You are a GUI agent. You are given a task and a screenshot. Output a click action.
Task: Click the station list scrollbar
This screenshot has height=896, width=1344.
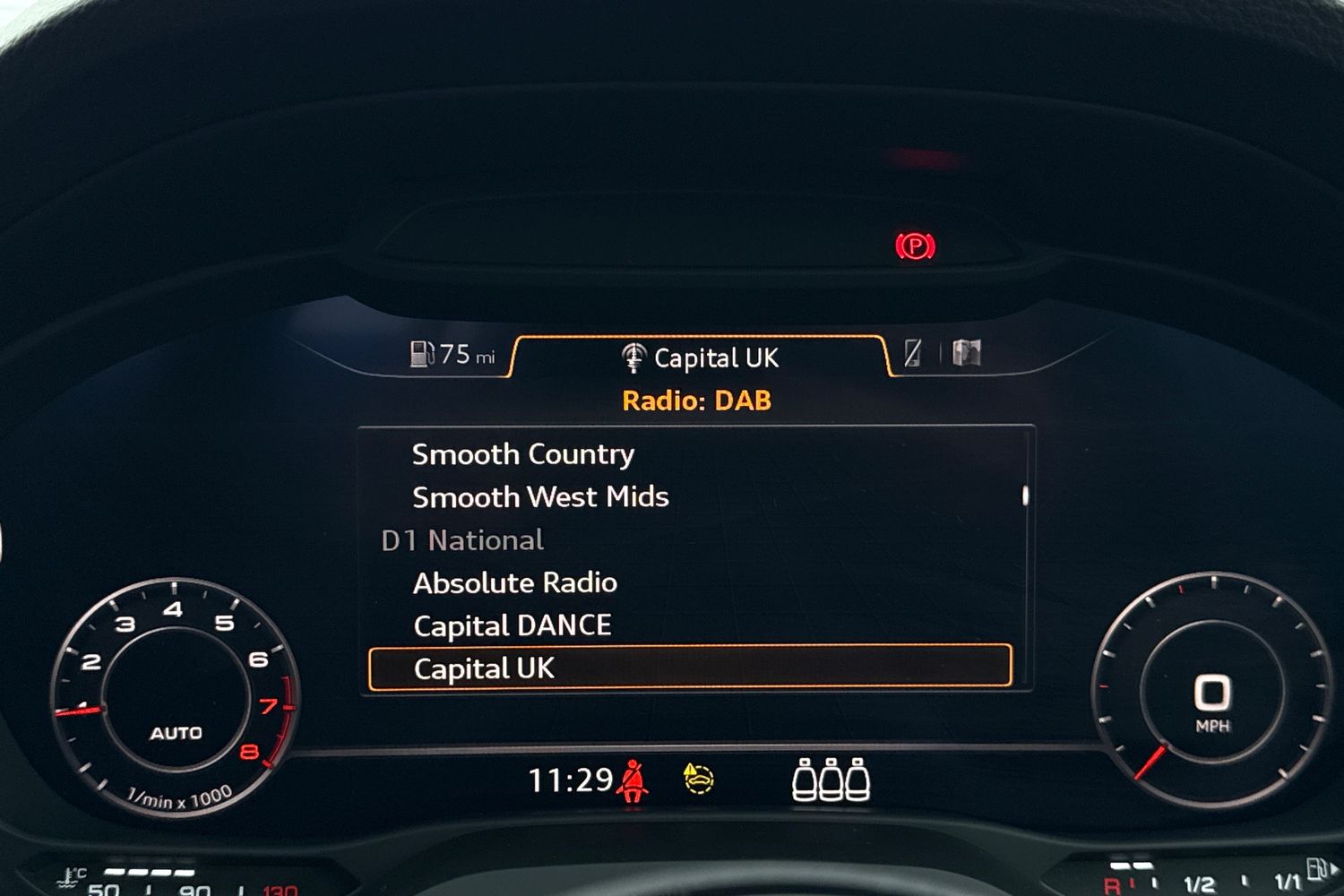click(x=1025, y=495)
